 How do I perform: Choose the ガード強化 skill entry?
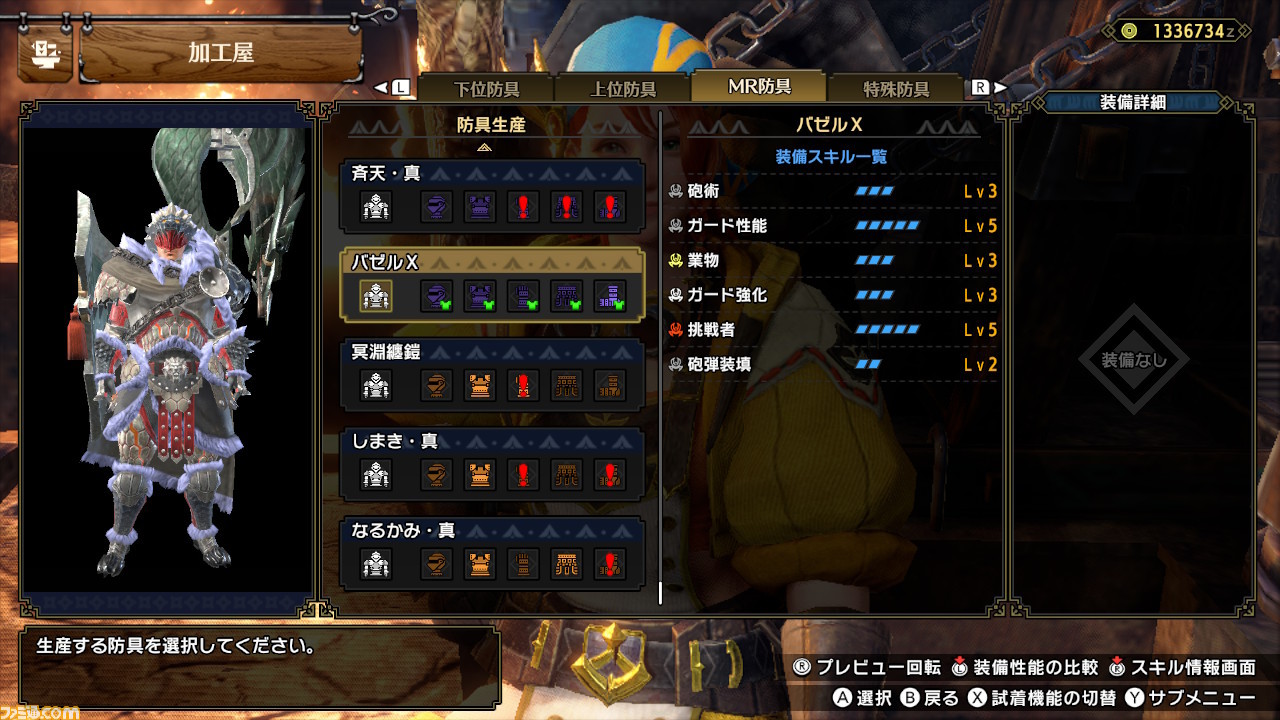tap(832, 295)
